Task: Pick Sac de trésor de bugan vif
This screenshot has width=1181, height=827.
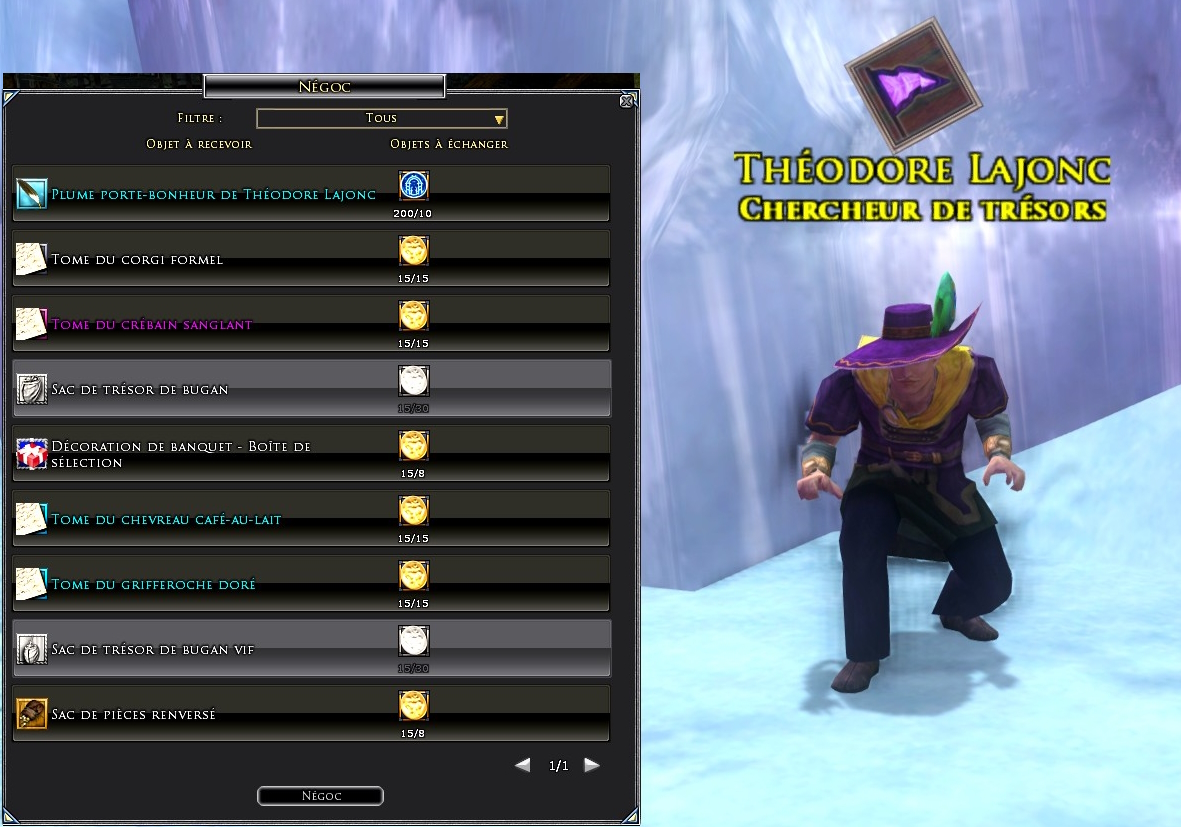Action: click(x=152, y=649)
